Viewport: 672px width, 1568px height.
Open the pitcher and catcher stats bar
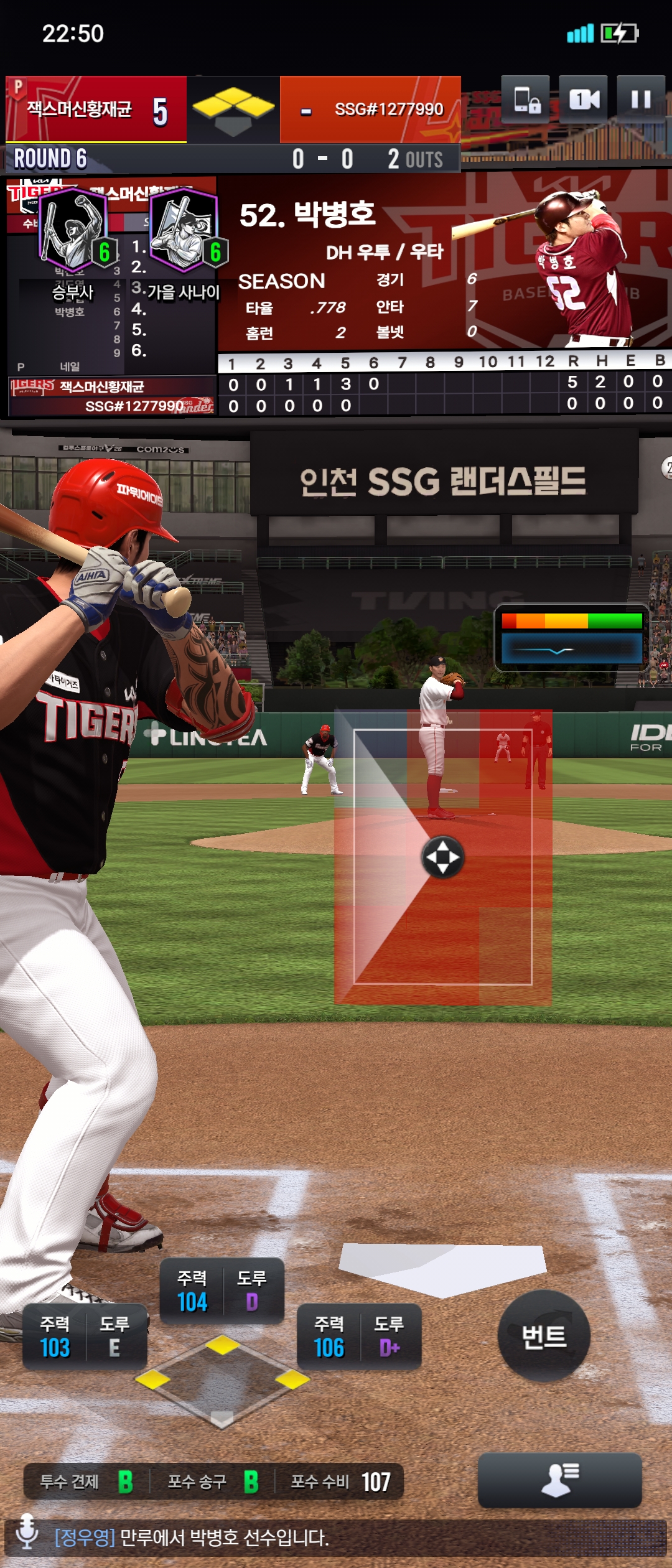click(x=213, y=1482)
